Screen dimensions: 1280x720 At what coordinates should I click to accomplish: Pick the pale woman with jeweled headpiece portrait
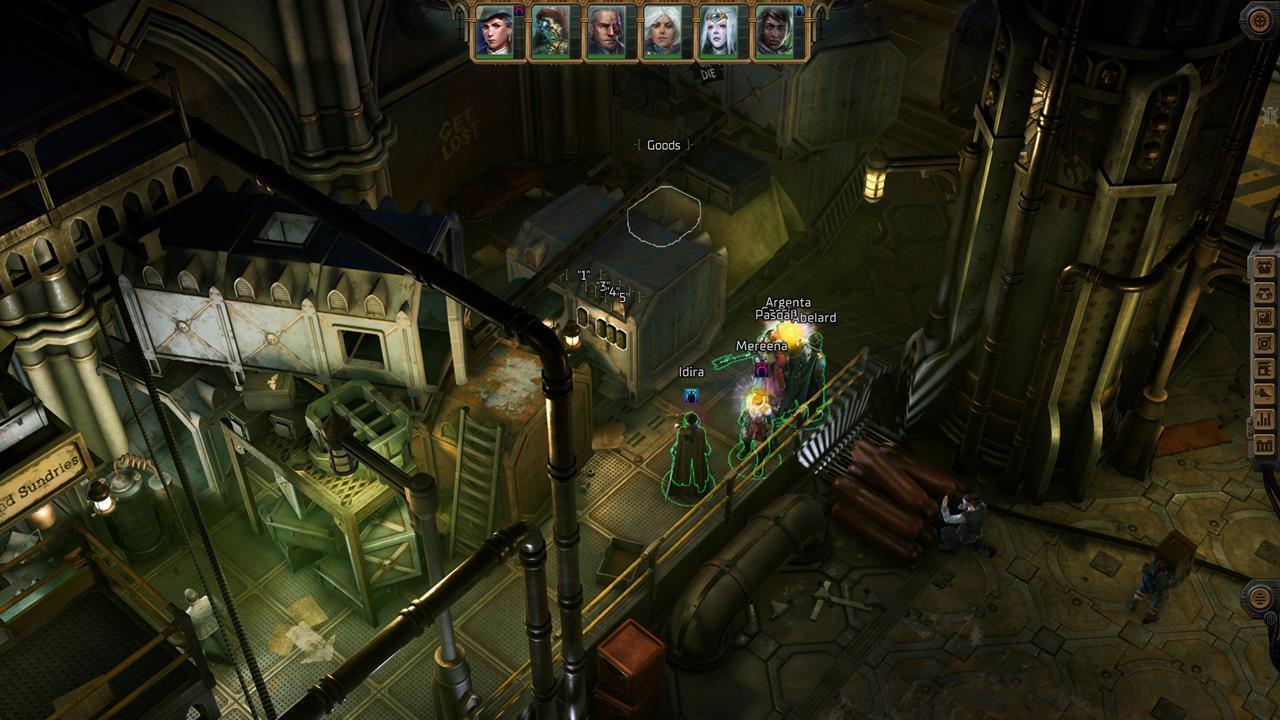[718, 32]
